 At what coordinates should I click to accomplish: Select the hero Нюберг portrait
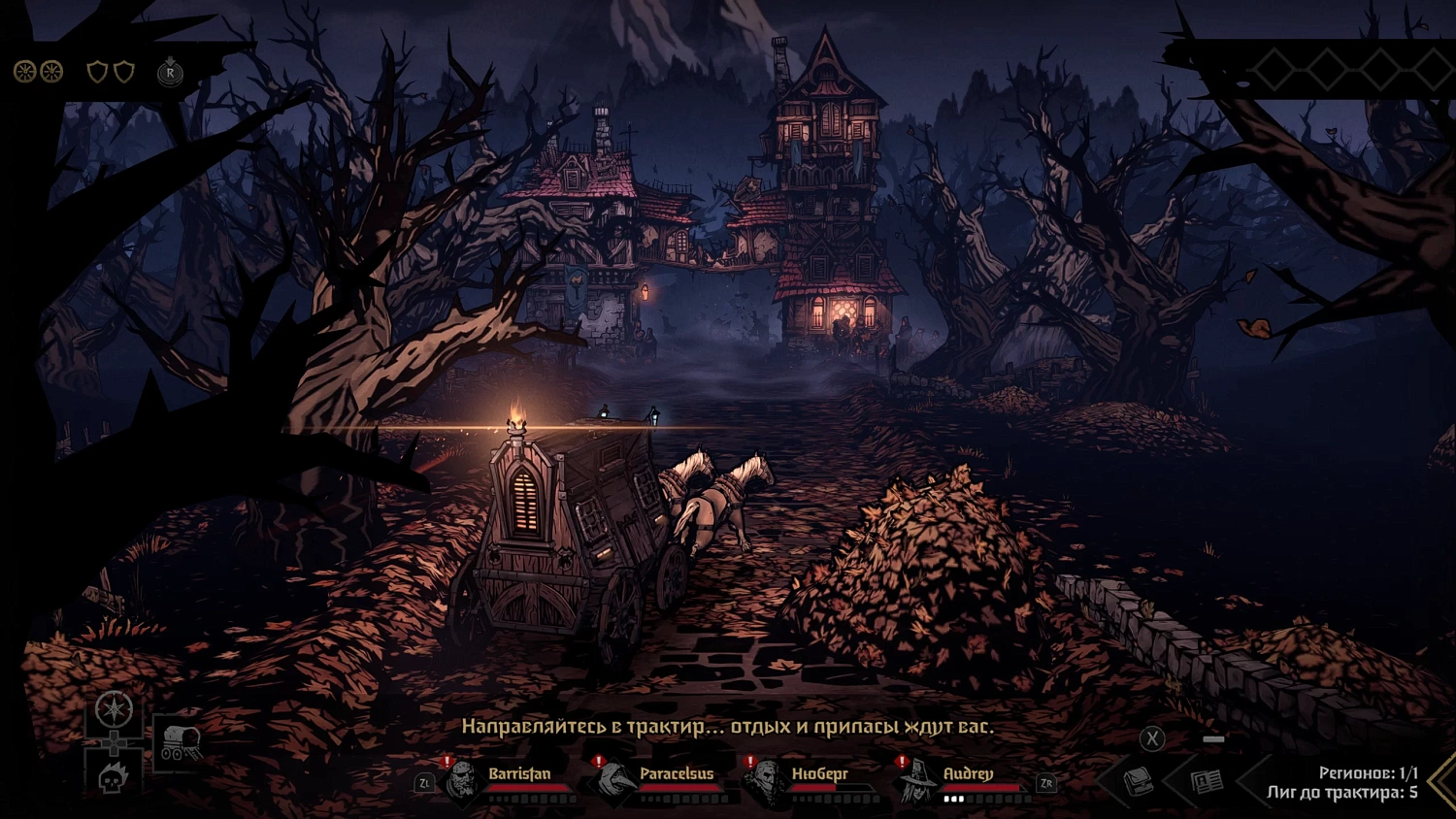[x=767, y=781]
